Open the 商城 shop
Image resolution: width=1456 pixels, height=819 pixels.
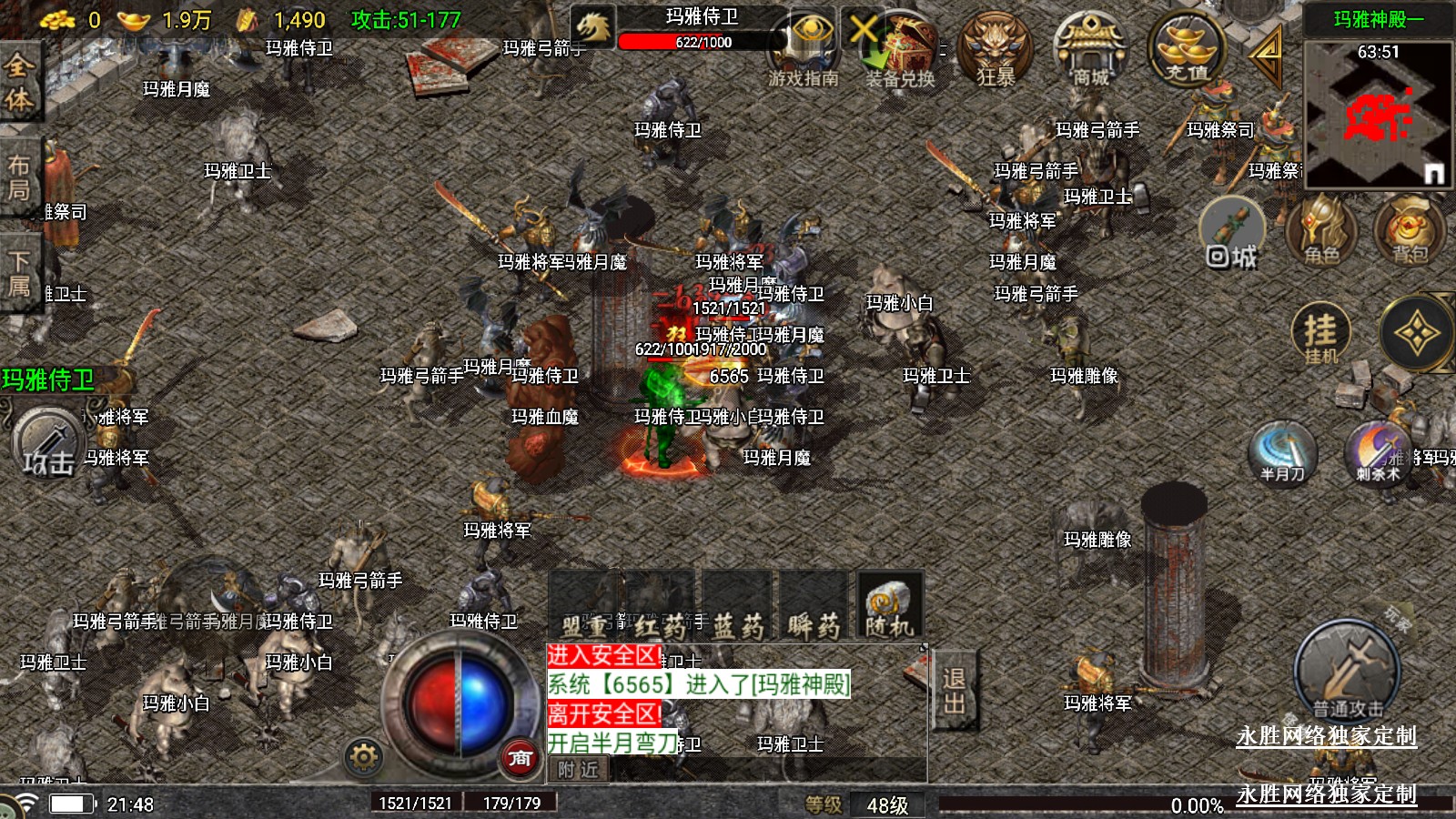[x=1090, y=50]
